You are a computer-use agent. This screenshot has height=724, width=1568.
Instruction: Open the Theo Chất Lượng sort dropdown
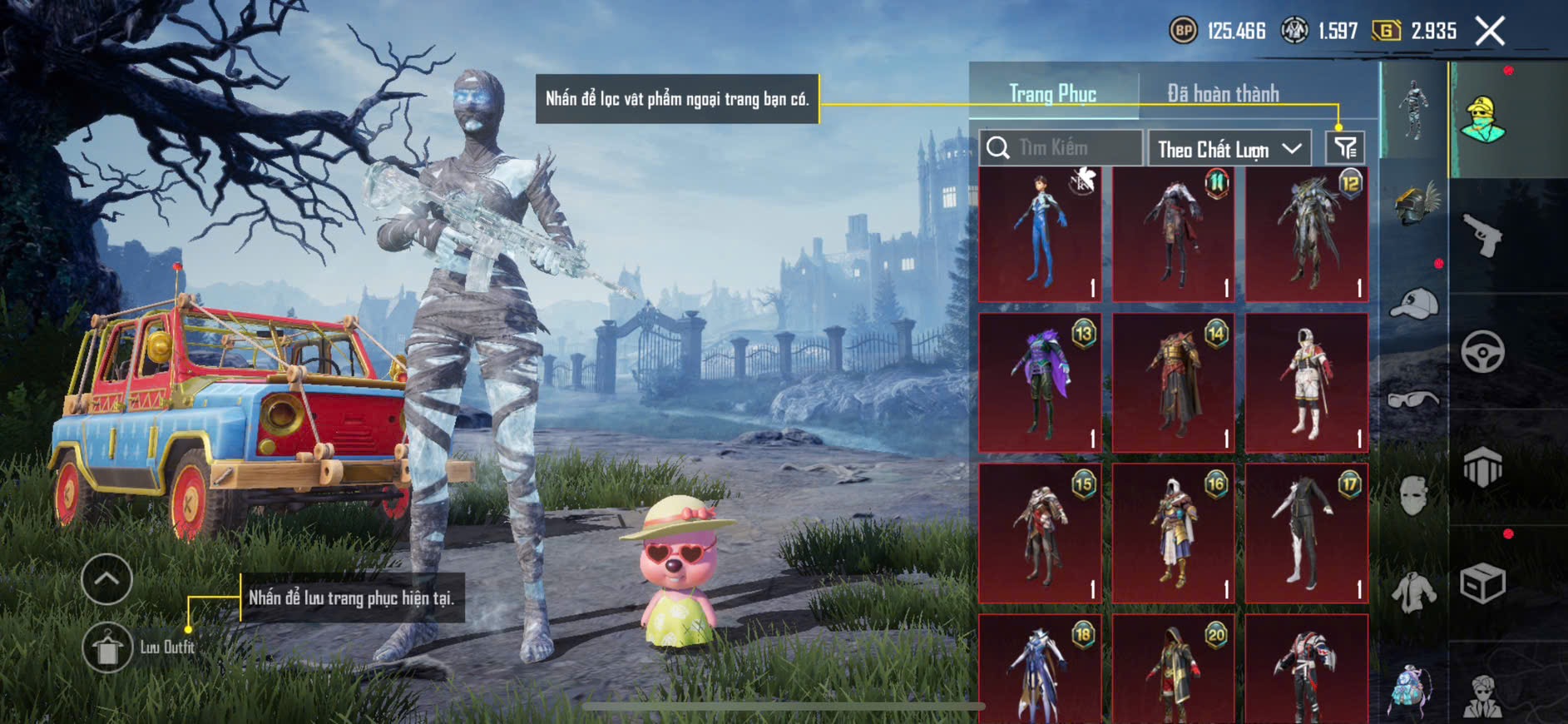[1229, 149]
